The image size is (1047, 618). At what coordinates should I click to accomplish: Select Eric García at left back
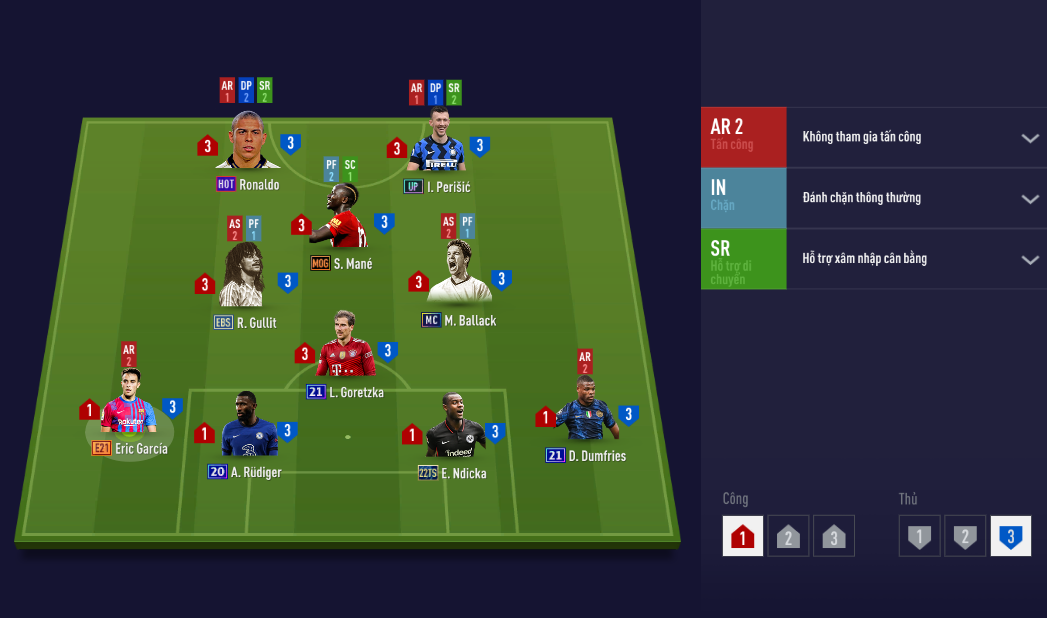point(129,406)
